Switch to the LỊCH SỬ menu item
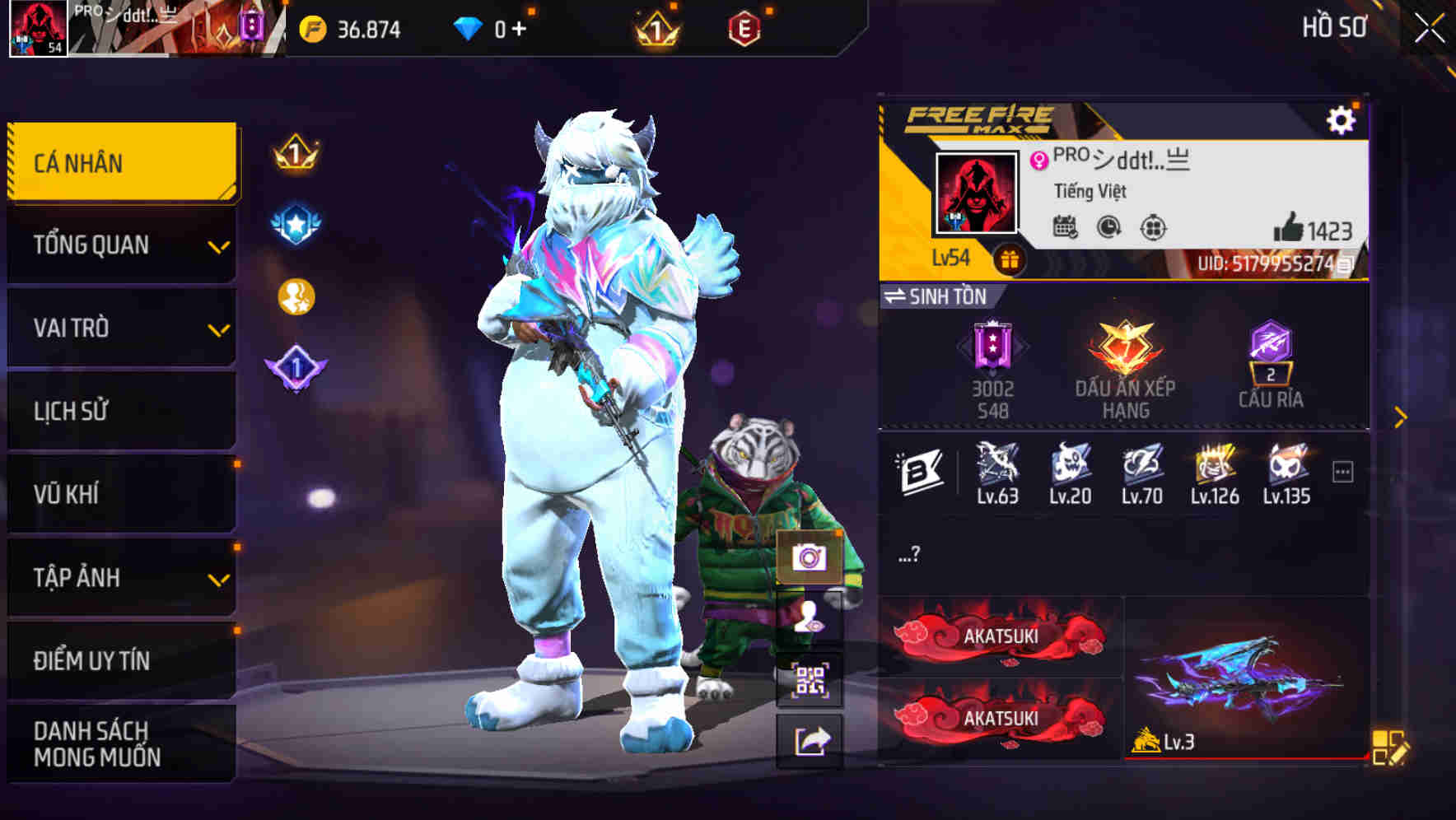 [119, 411]
